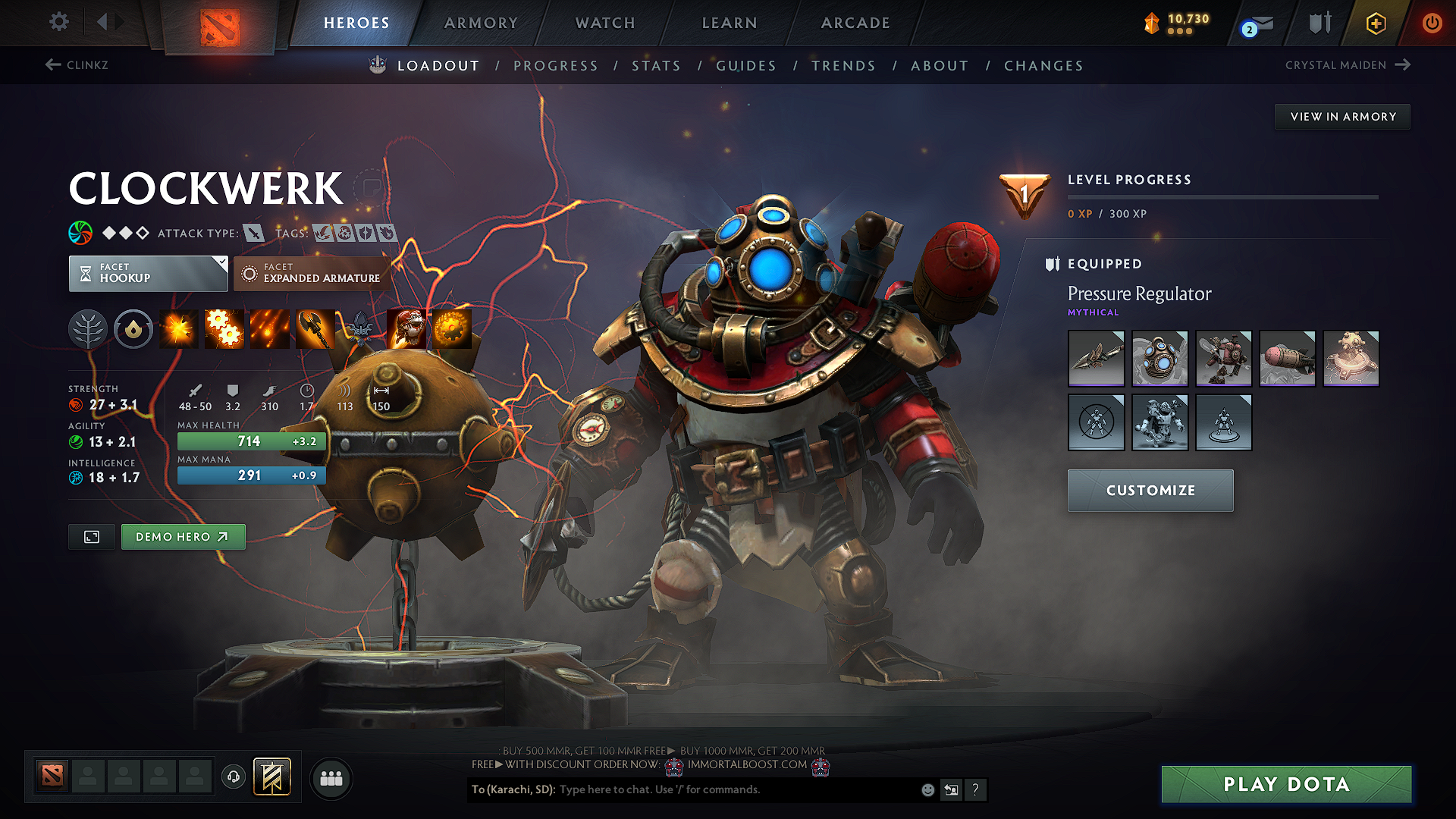Image resolution: width=1456 pixels, height=819 pixels.
Task: View the Trends section
Action: click(843, 66)
